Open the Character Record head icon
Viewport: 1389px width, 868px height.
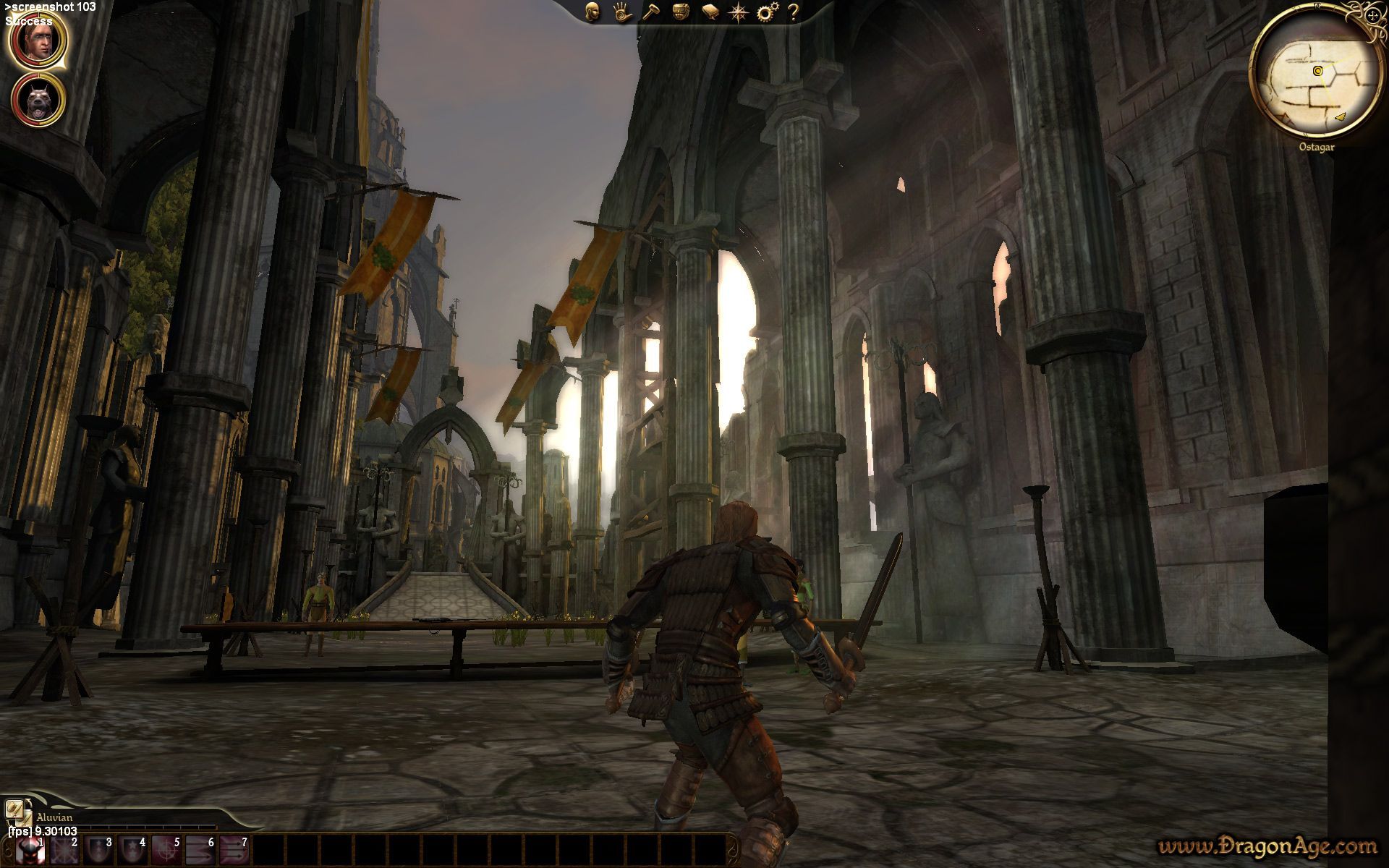pyautogui.click(x=592, y=11)
